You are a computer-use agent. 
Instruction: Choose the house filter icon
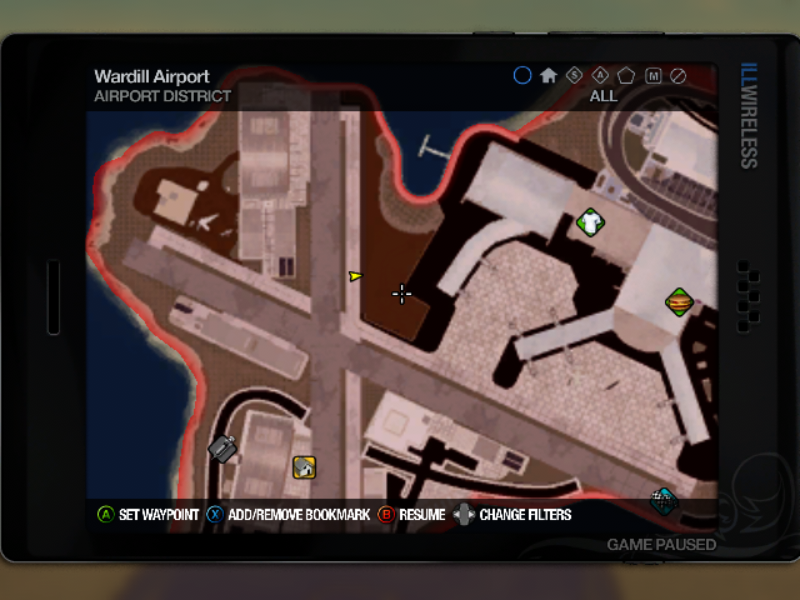tap(548, 75)
